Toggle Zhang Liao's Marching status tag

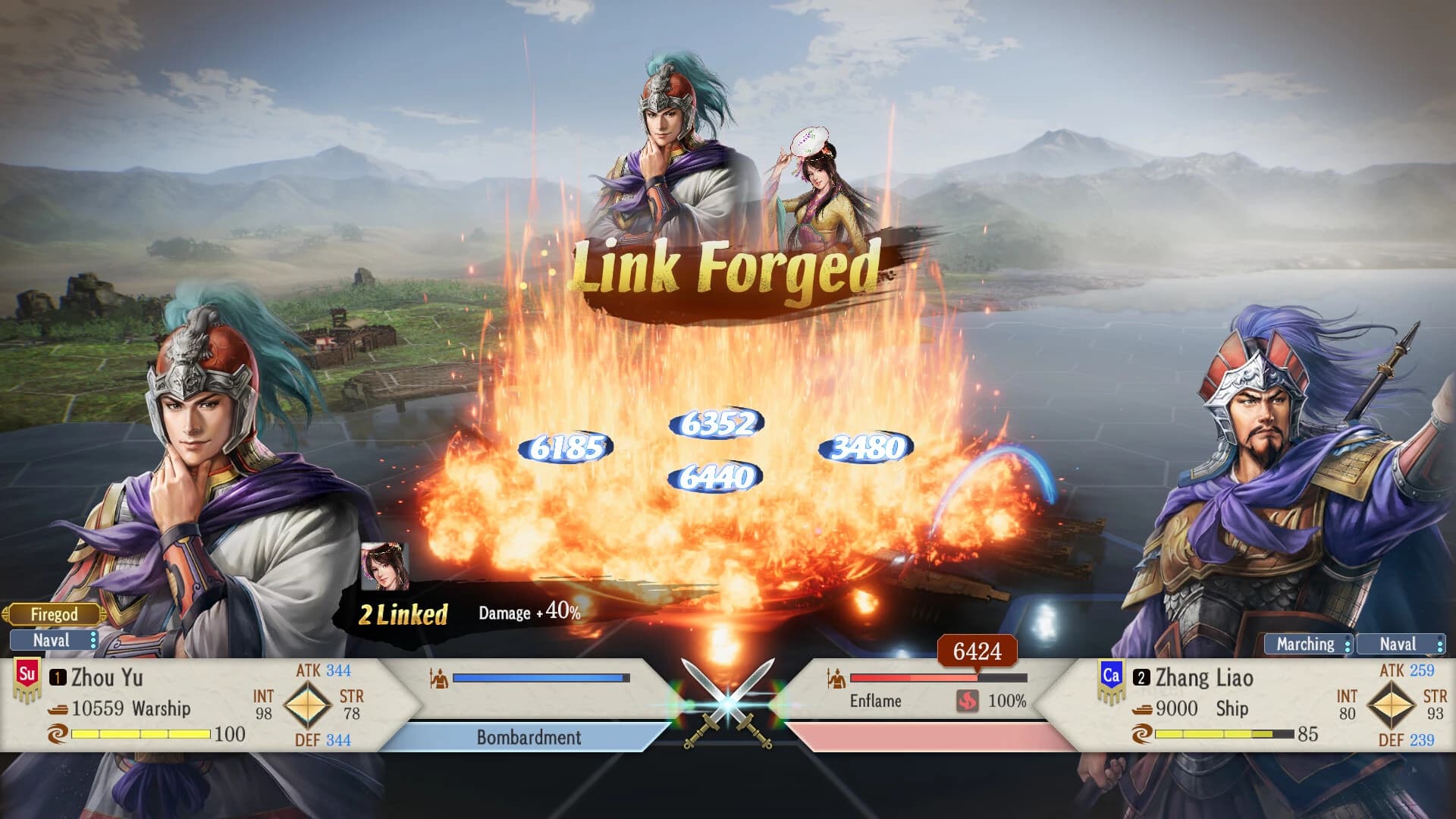[1306, 645]
